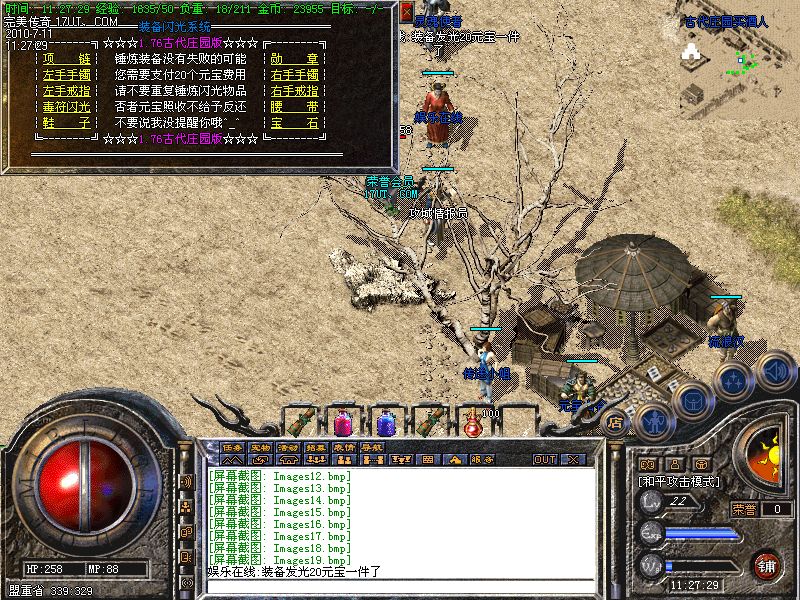Select the 宝石 (gem) option

click(294, 122)
